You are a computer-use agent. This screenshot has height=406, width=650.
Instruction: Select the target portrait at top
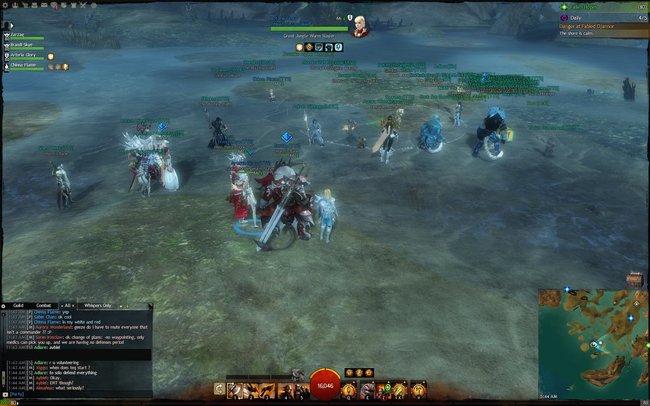(x=360, y=27)
